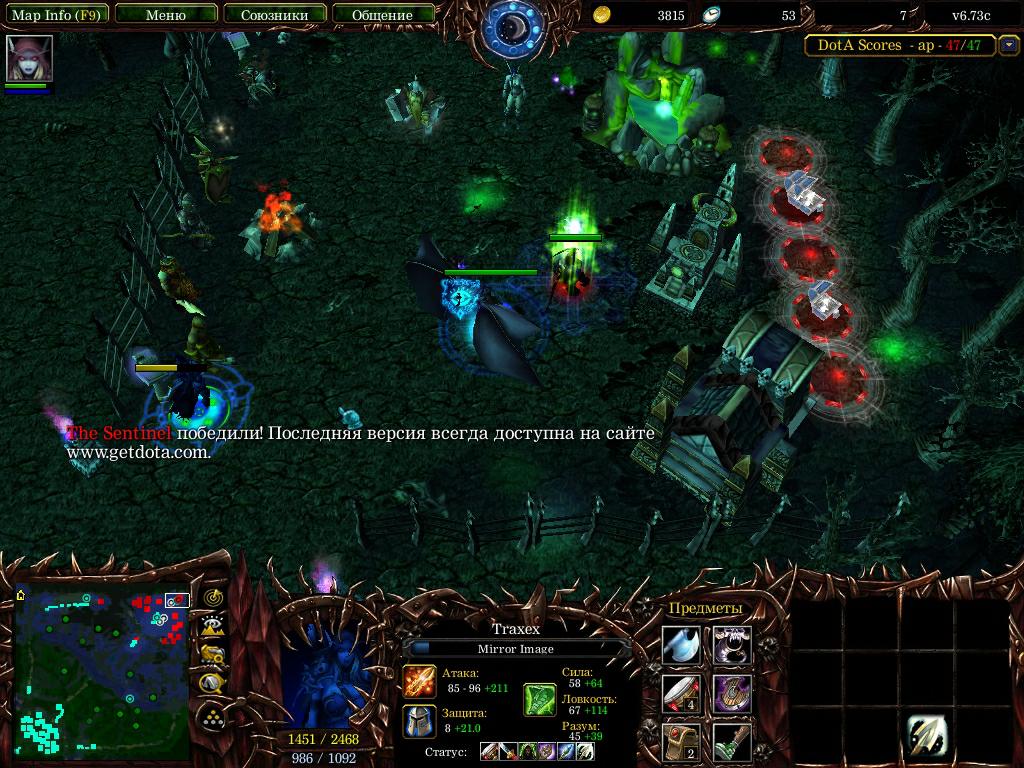Image resolution: width=1024 pixels, height=768 pixels.
Task: Collapse the DotA Scores board arrow
Action: click(1009, 45)
